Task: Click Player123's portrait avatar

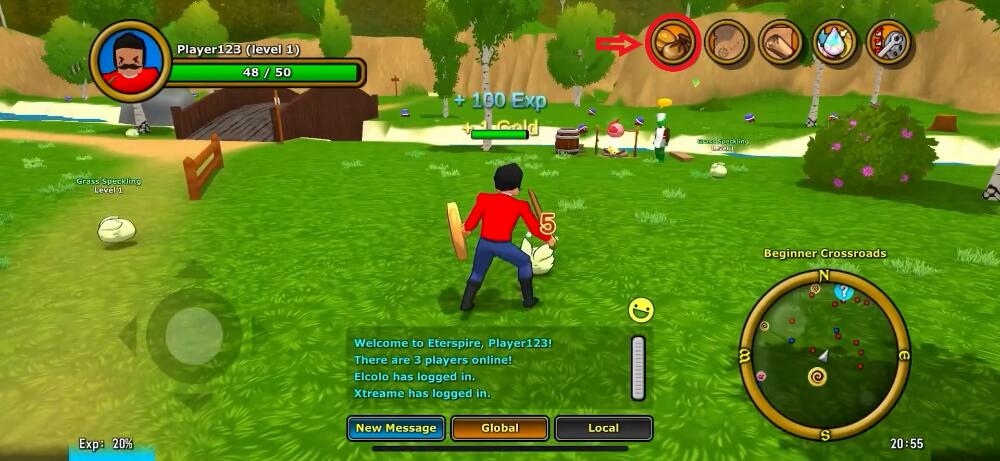Action: point(129,61)
